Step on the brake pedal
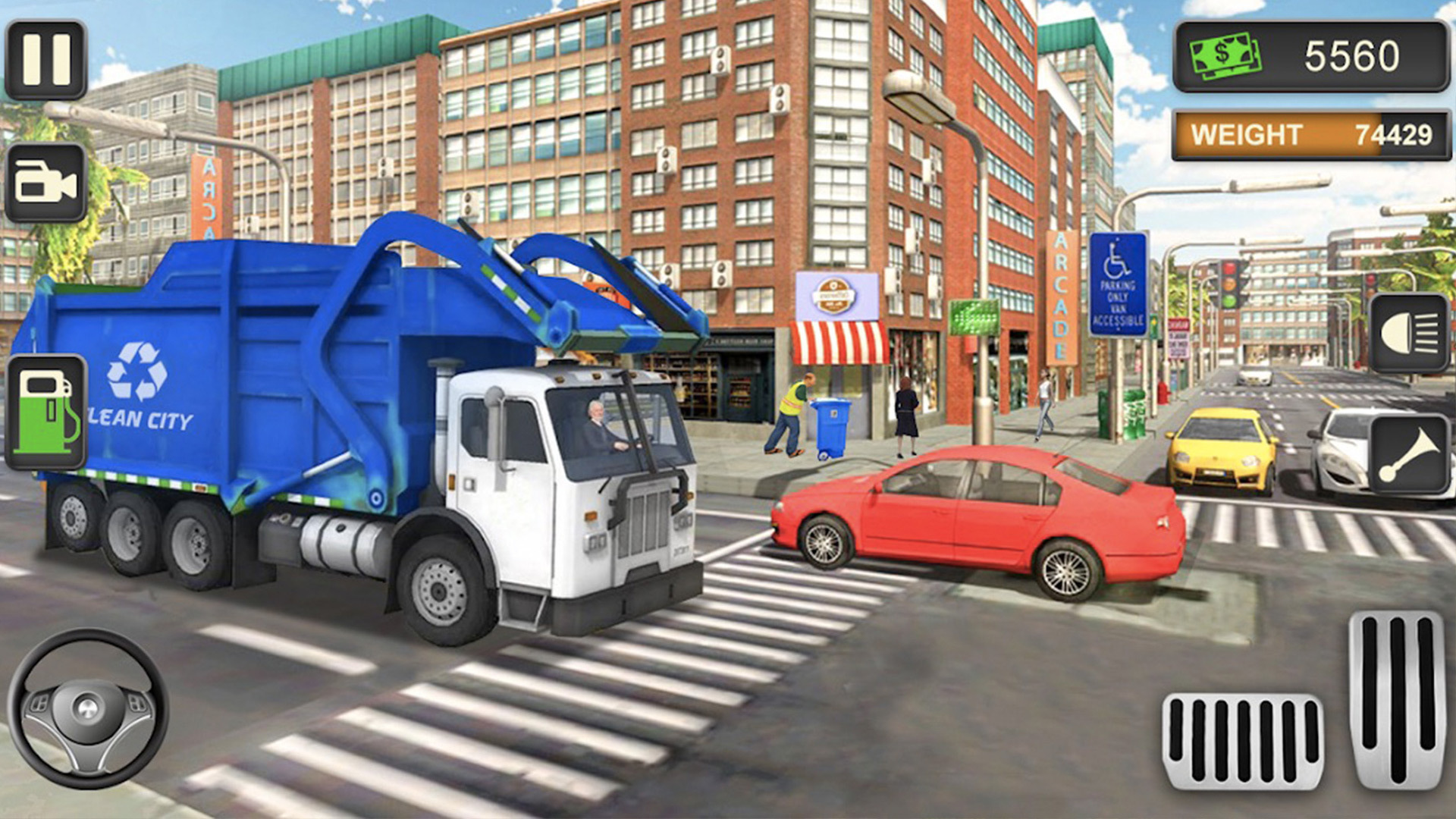1456x819 pixels. click(1243, 741)
